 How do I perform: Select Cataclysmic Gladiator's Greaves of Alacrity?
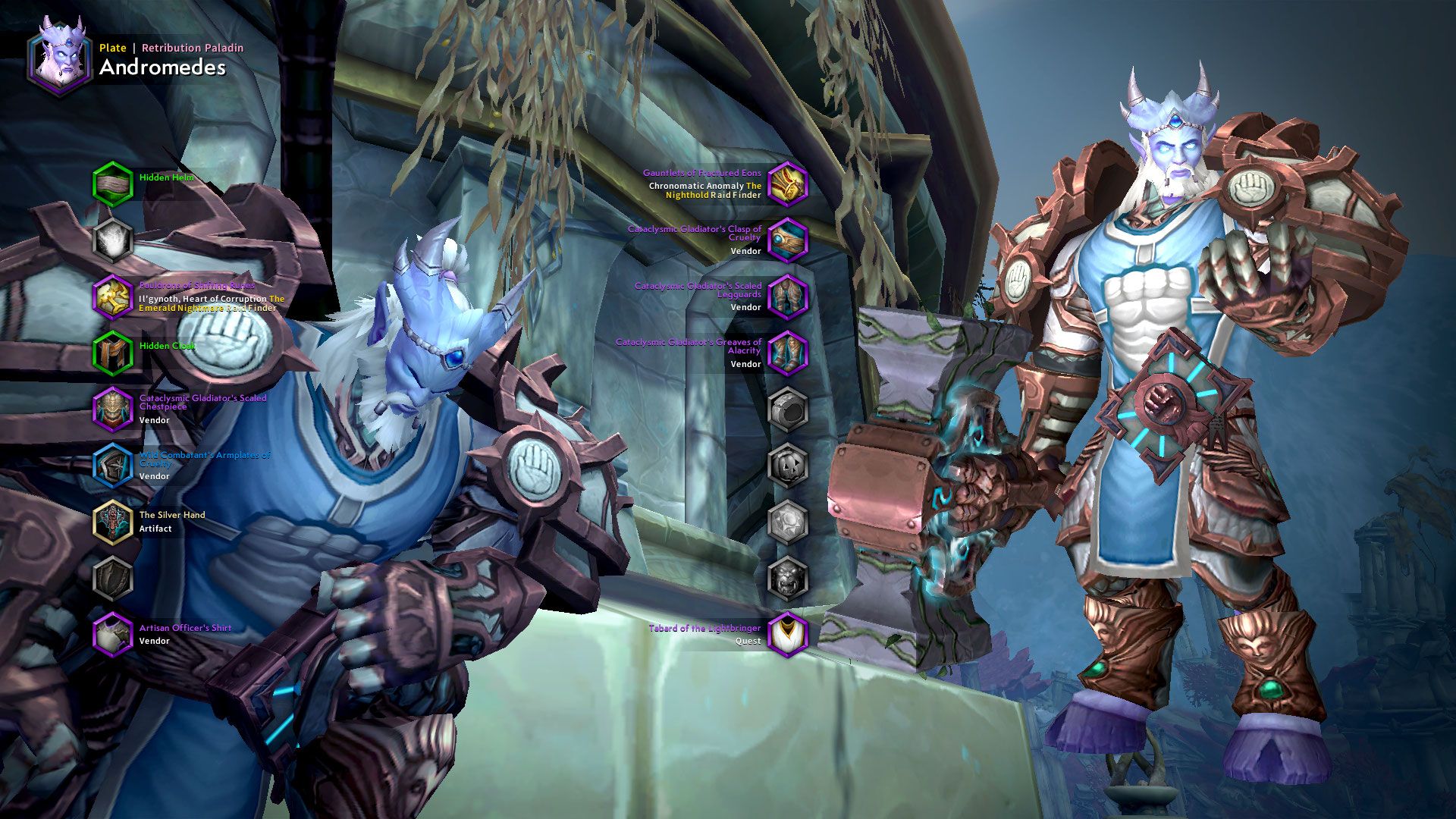(787, 353)
